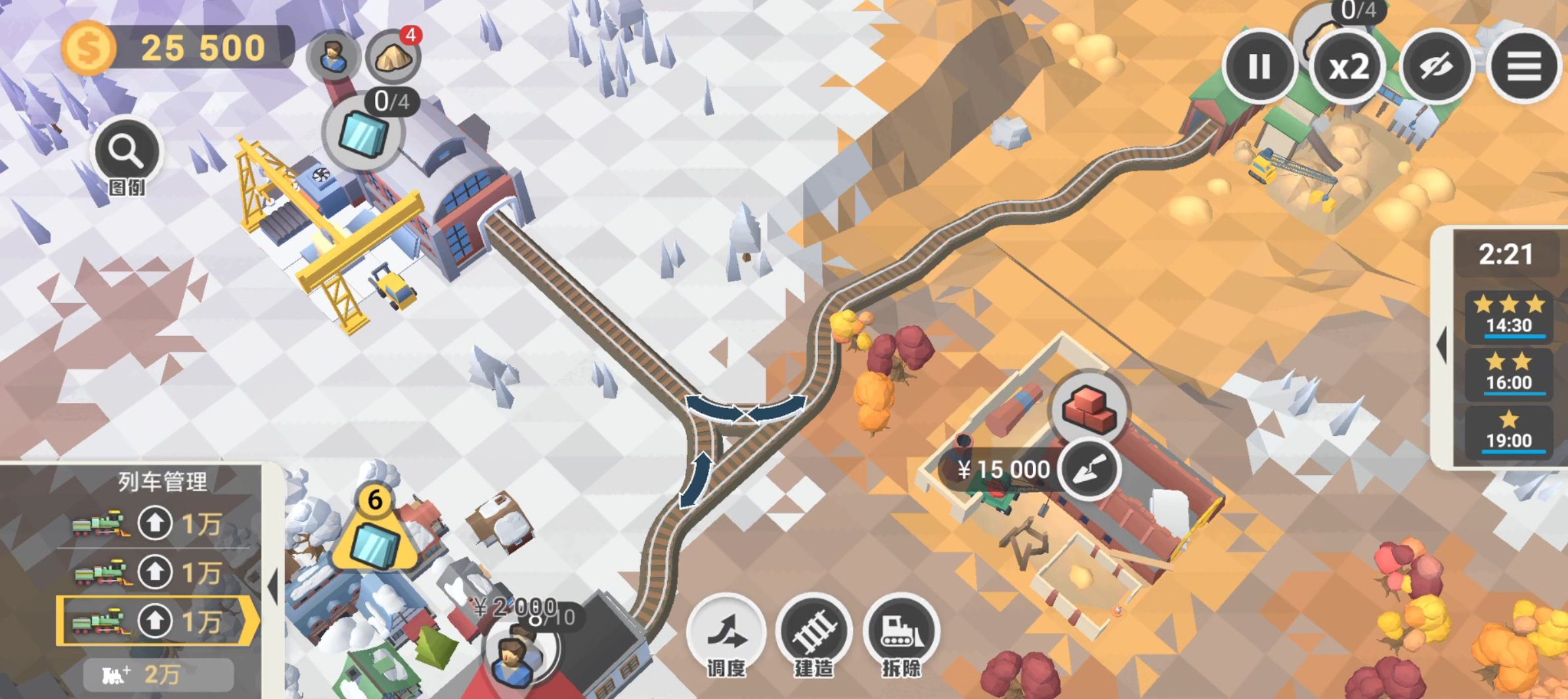The width and height of the screenshot is (1568, 699).
Task: Collapse the star time goals panel
Action: click(x=1442, y=345)
